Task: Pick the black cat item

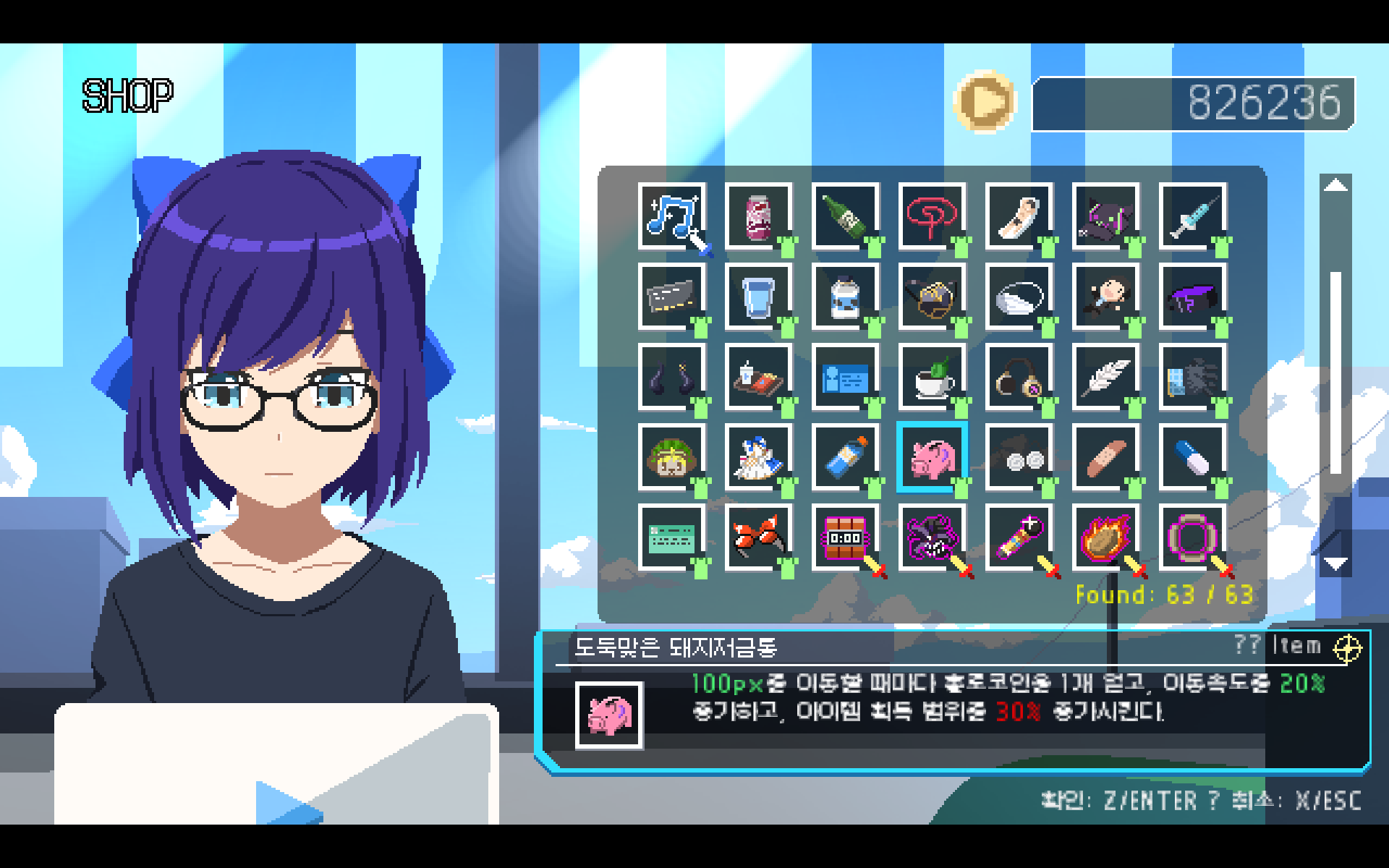Action: (1105, 216)
